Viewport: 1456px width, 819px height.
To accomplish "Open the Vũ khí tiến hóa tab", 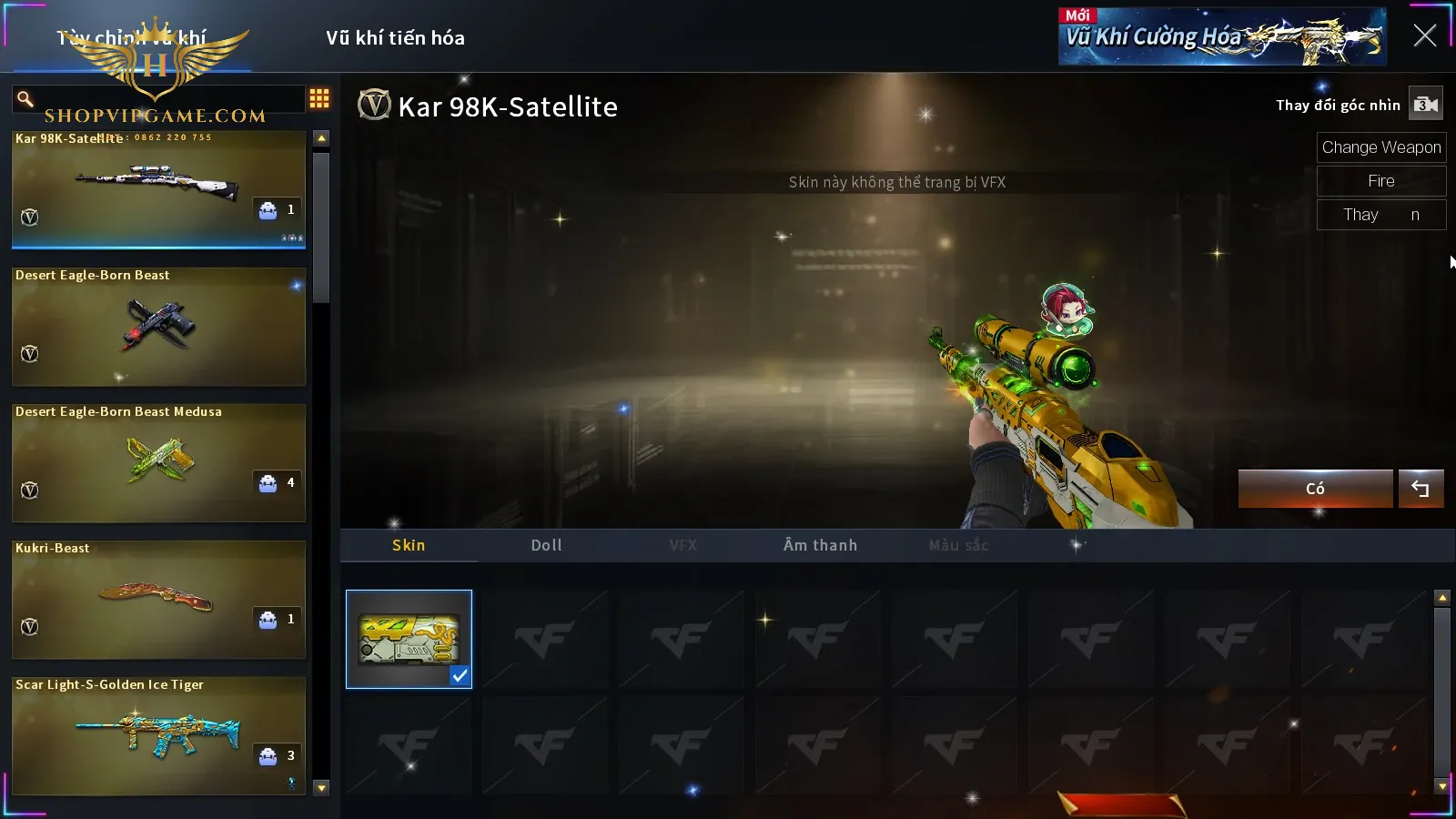I will [395, 38].
